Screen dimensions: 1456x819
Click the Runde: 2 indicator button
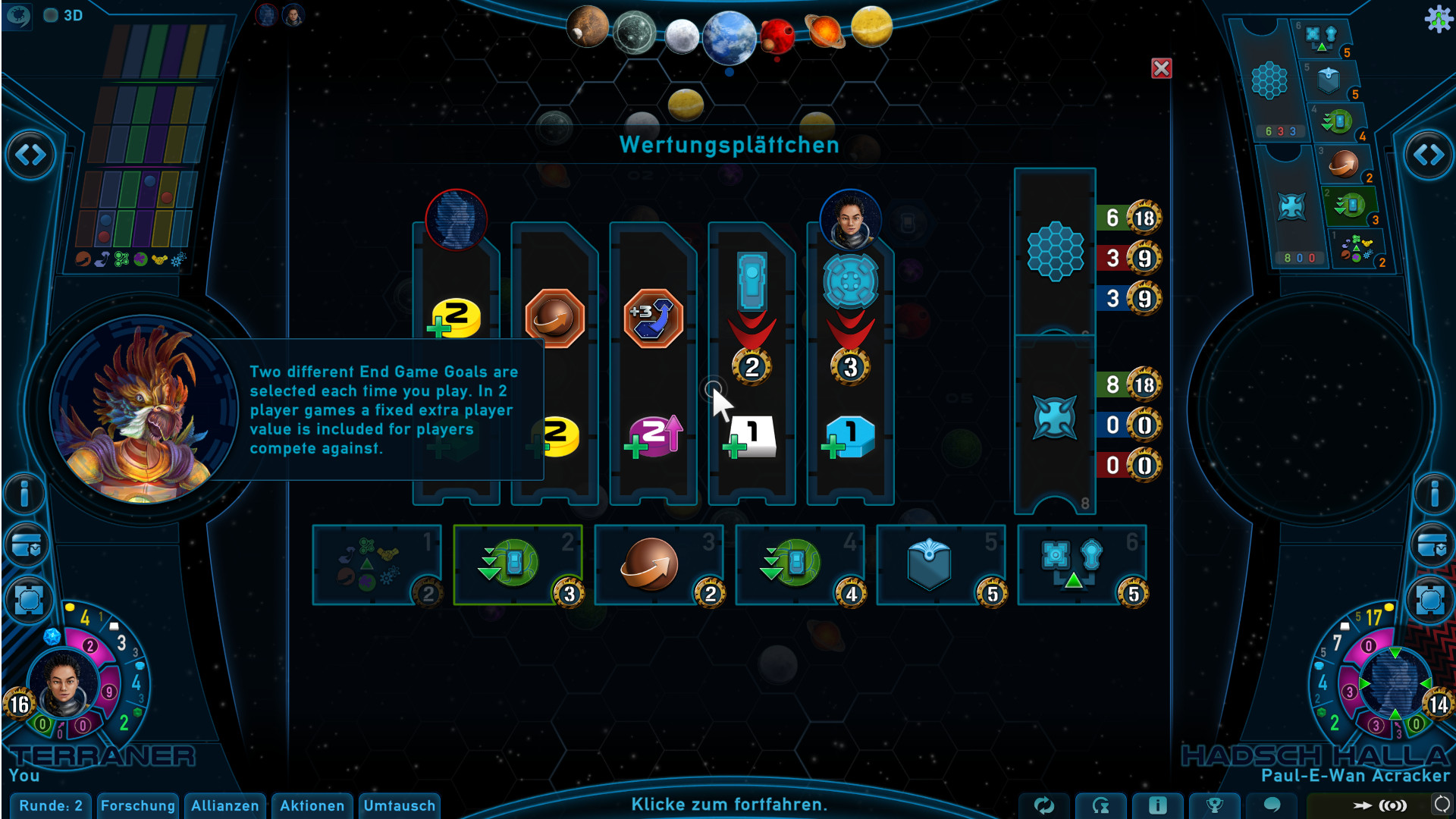pyautogui.click(x=51, y=805)
